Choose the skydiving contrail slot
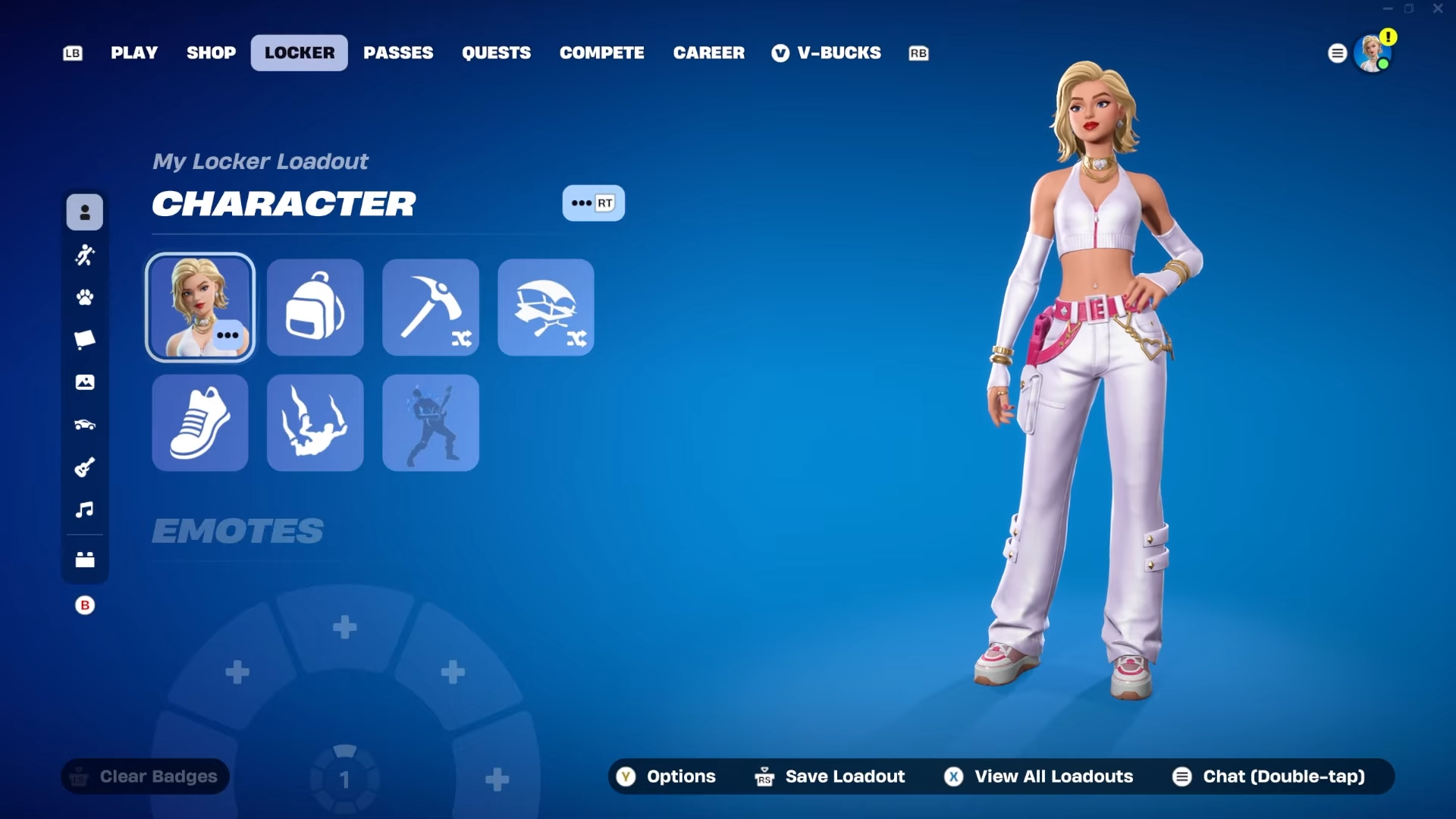 coord(315,422)
